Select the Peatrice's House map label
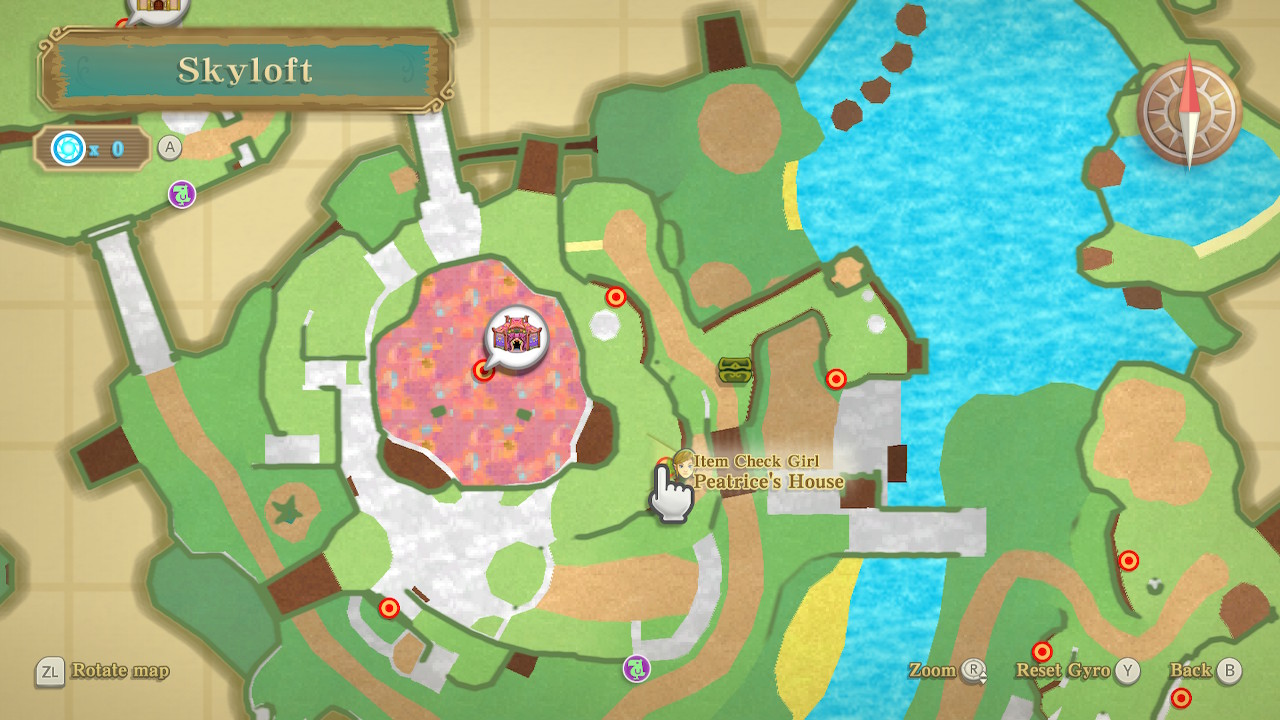 [x=769, y=482]
